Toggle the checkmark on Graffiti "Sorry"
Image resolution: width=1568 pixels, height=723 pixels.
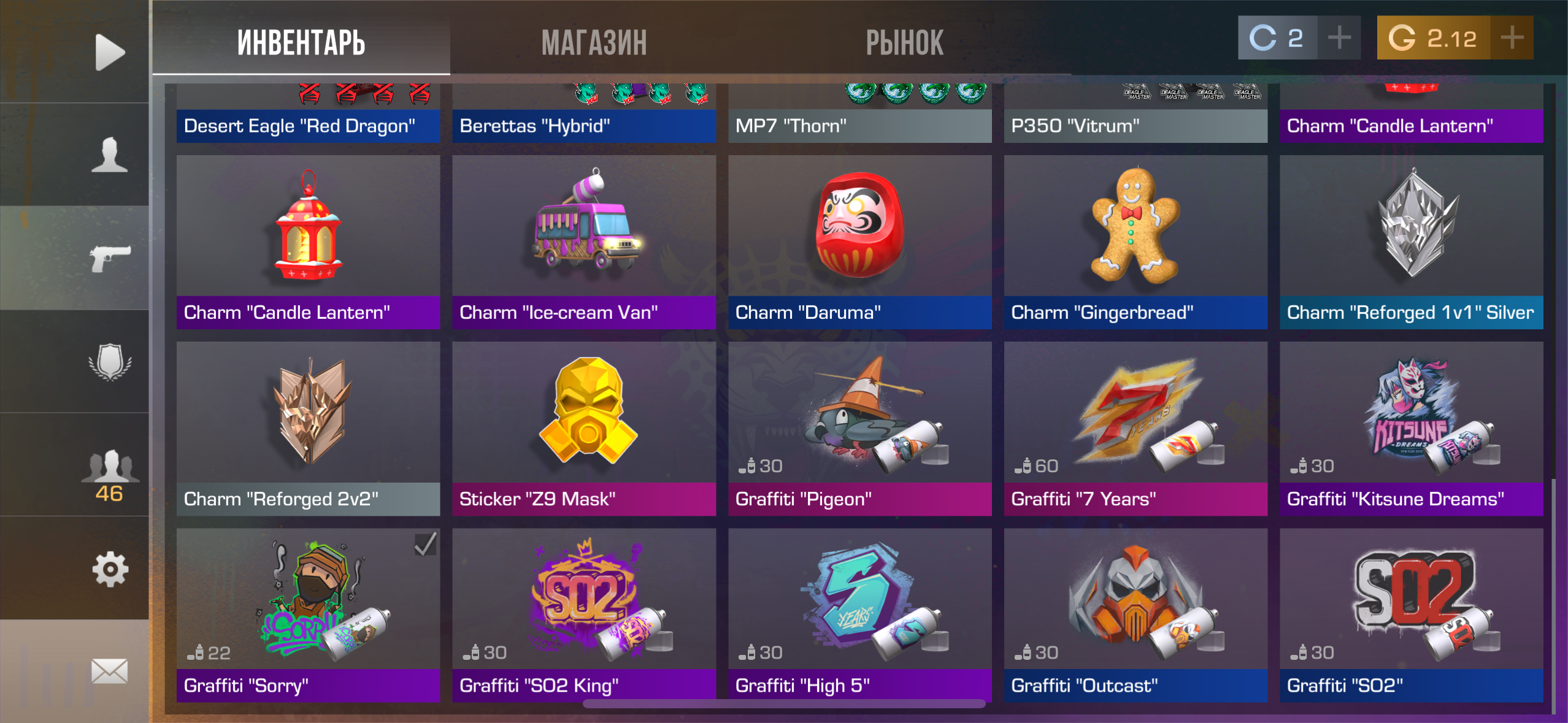(x=425, y=544)
